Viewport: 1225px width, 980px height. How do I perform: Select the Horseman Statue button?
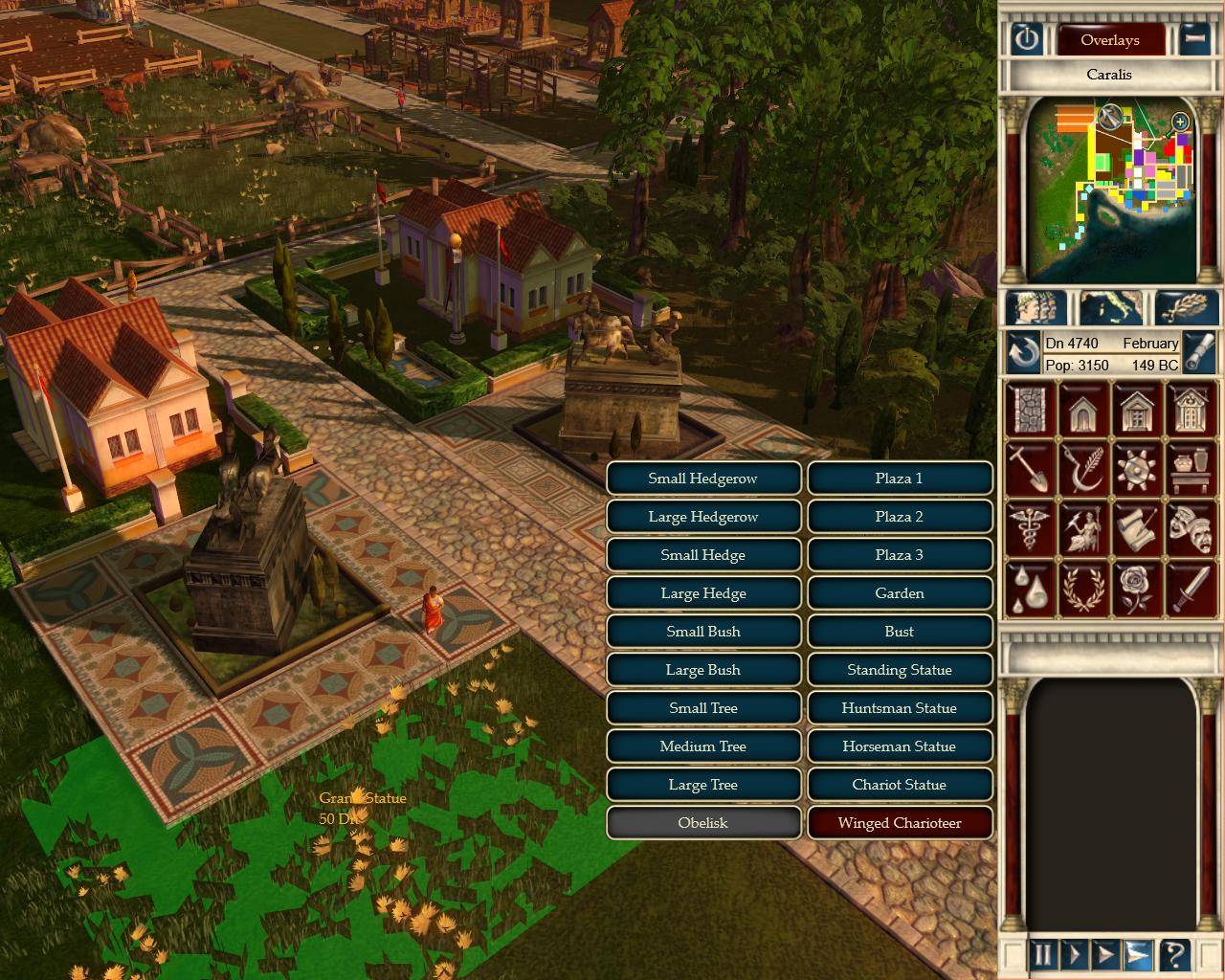tap(899, 746)
